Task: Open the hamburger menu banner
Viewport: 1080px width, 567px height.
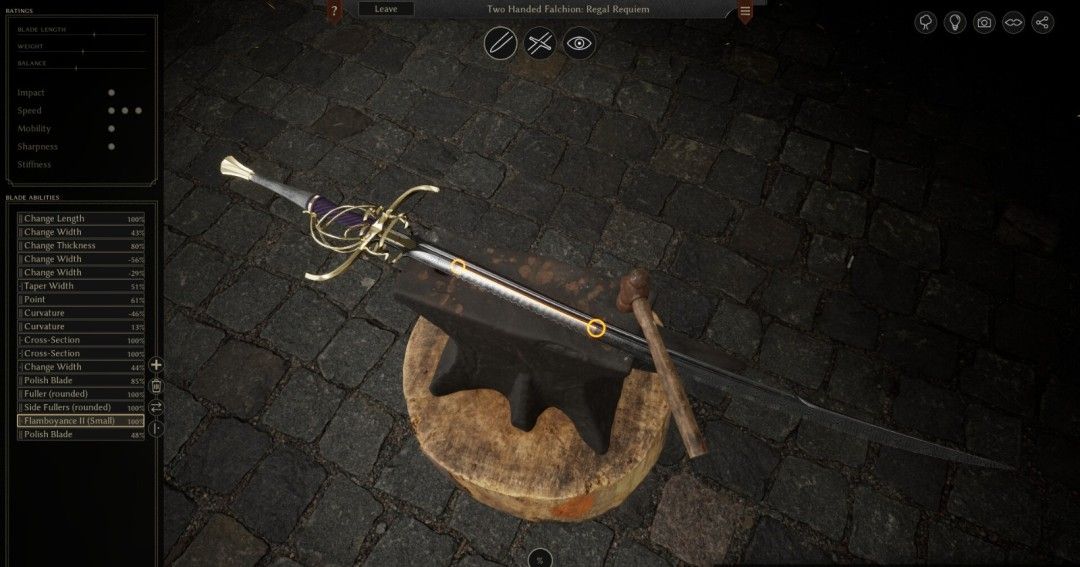Action: (745, 12)
